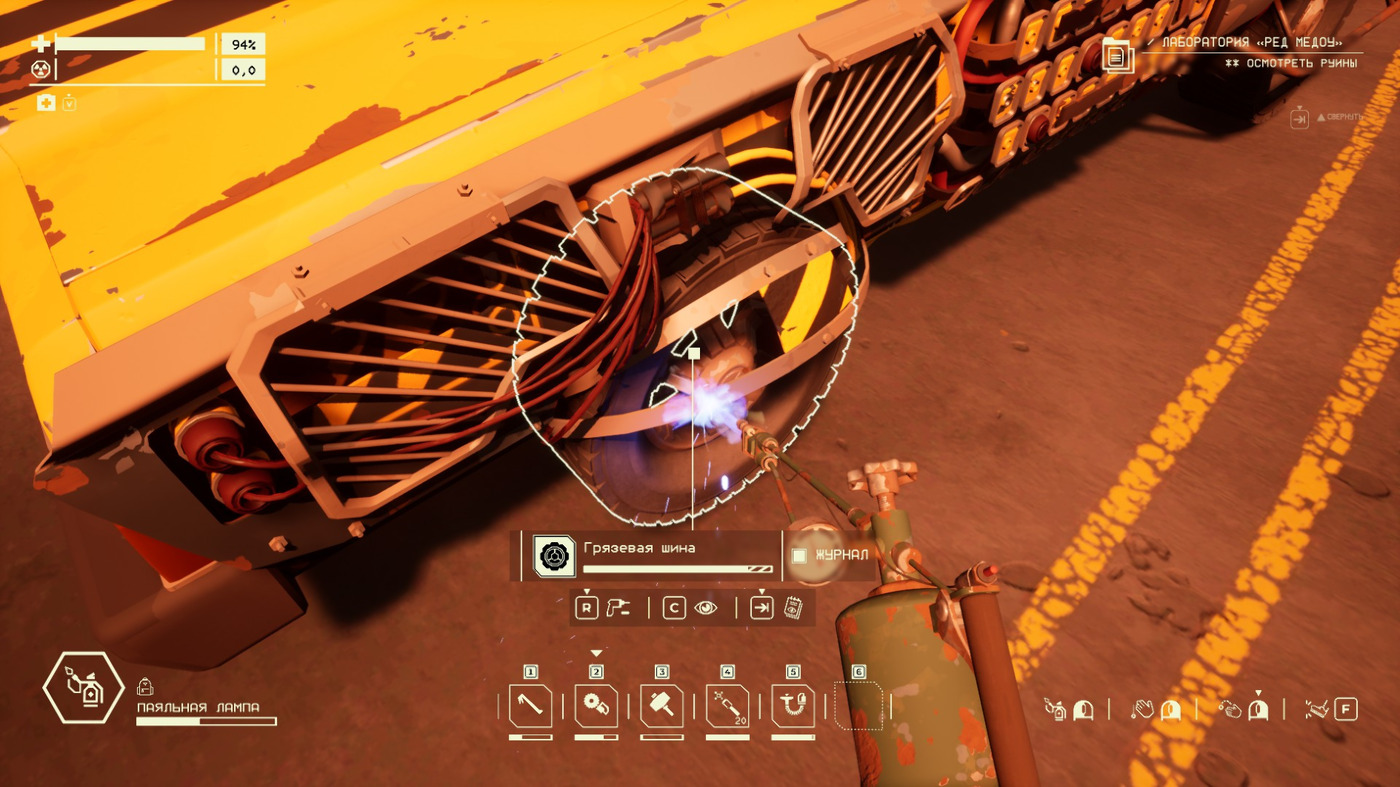Click the notepad icon under the tire panel
Viewport: 1400px width, 787px height.
(794, 607)
